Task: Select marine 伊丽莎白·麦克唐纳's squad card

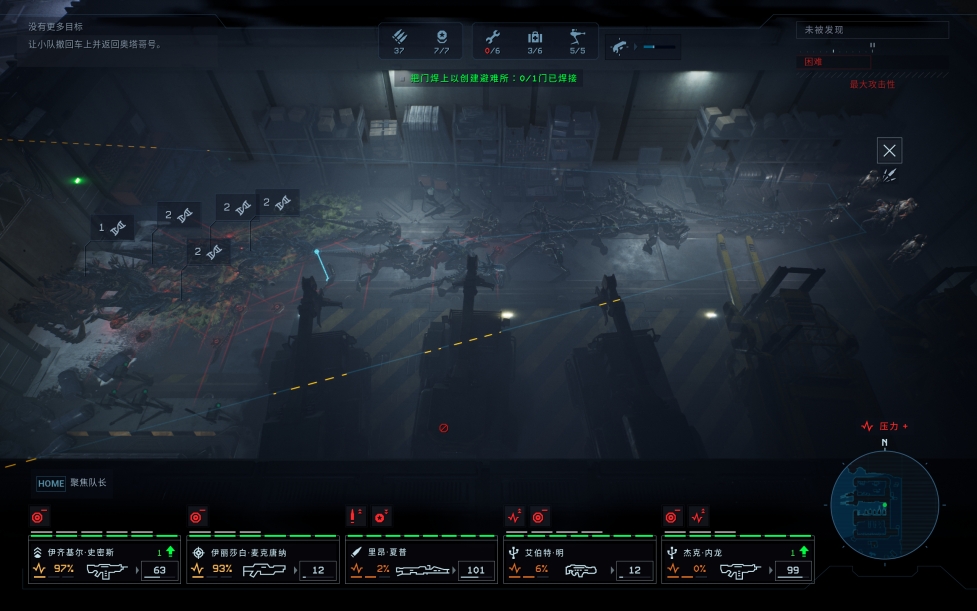Action: (262, 560)
